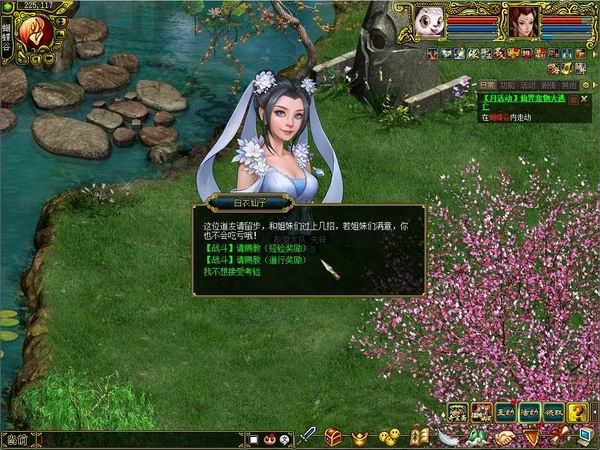Open the red-haired character portrait
The height and width of the screenshot is (450, 600).
click(521, 21)
